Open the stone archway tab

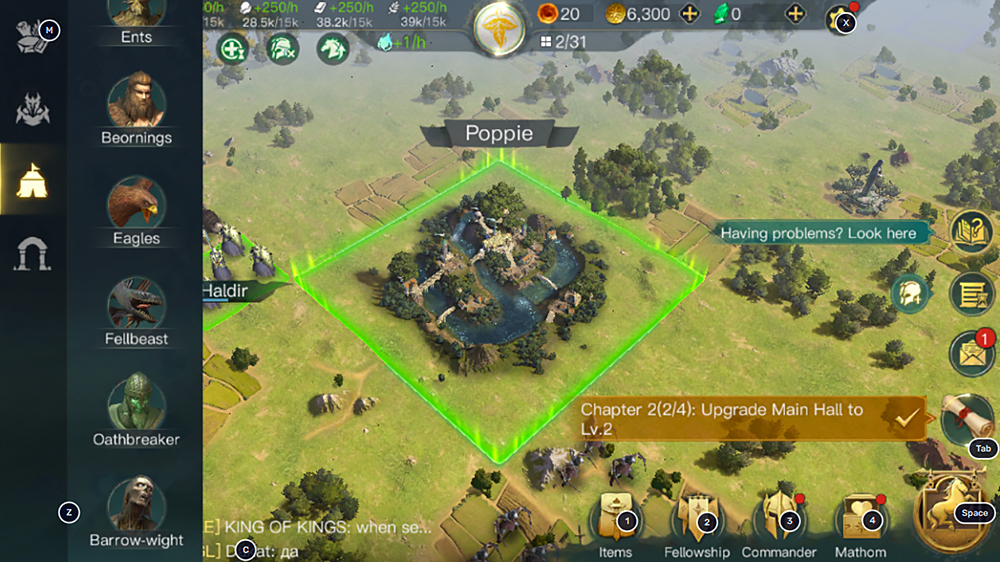click(32, 254)
